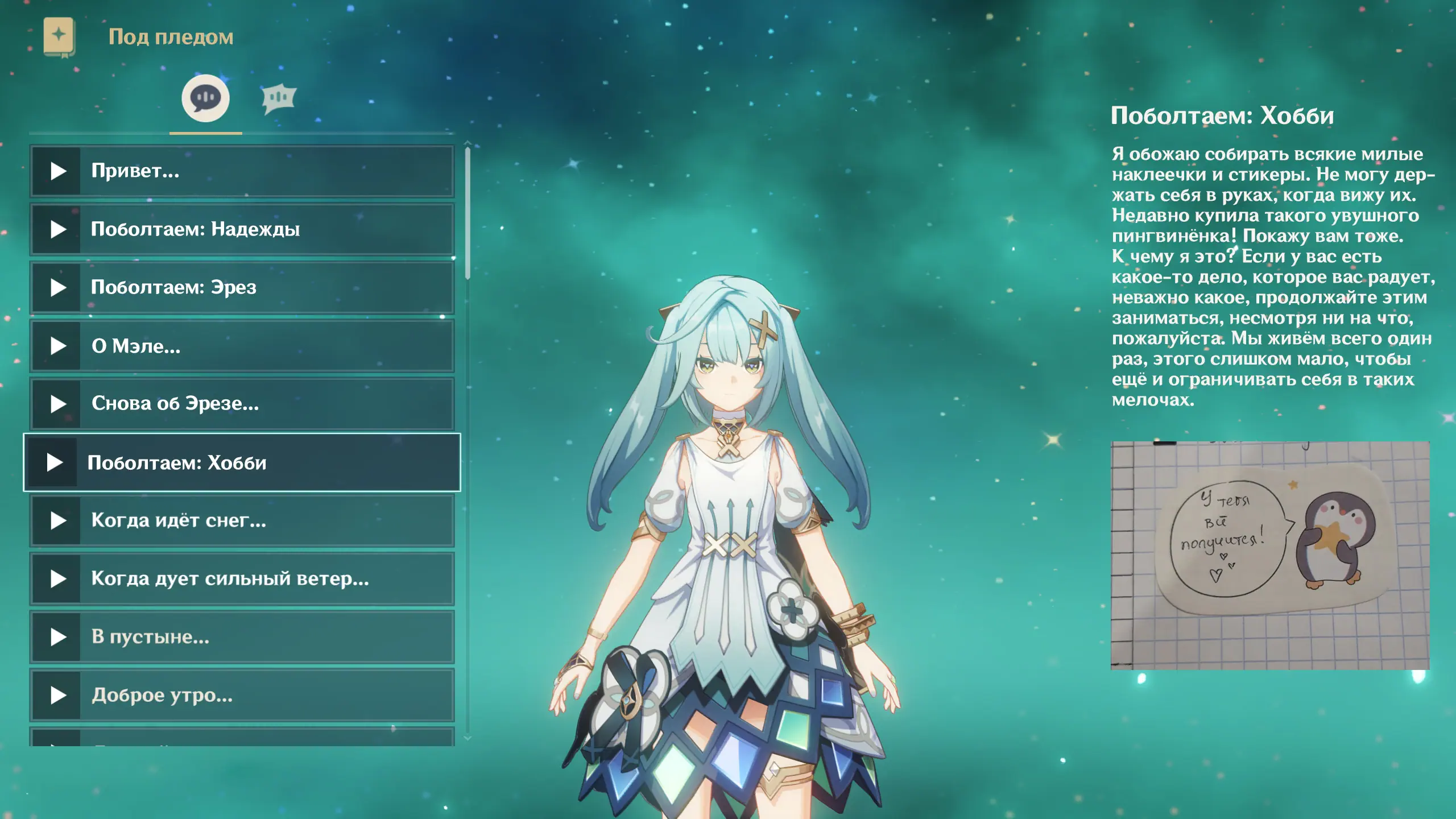Screen dimensions: 1456x819
Task: Play "Когда идёт снег…" line
Action: (57, 520)
